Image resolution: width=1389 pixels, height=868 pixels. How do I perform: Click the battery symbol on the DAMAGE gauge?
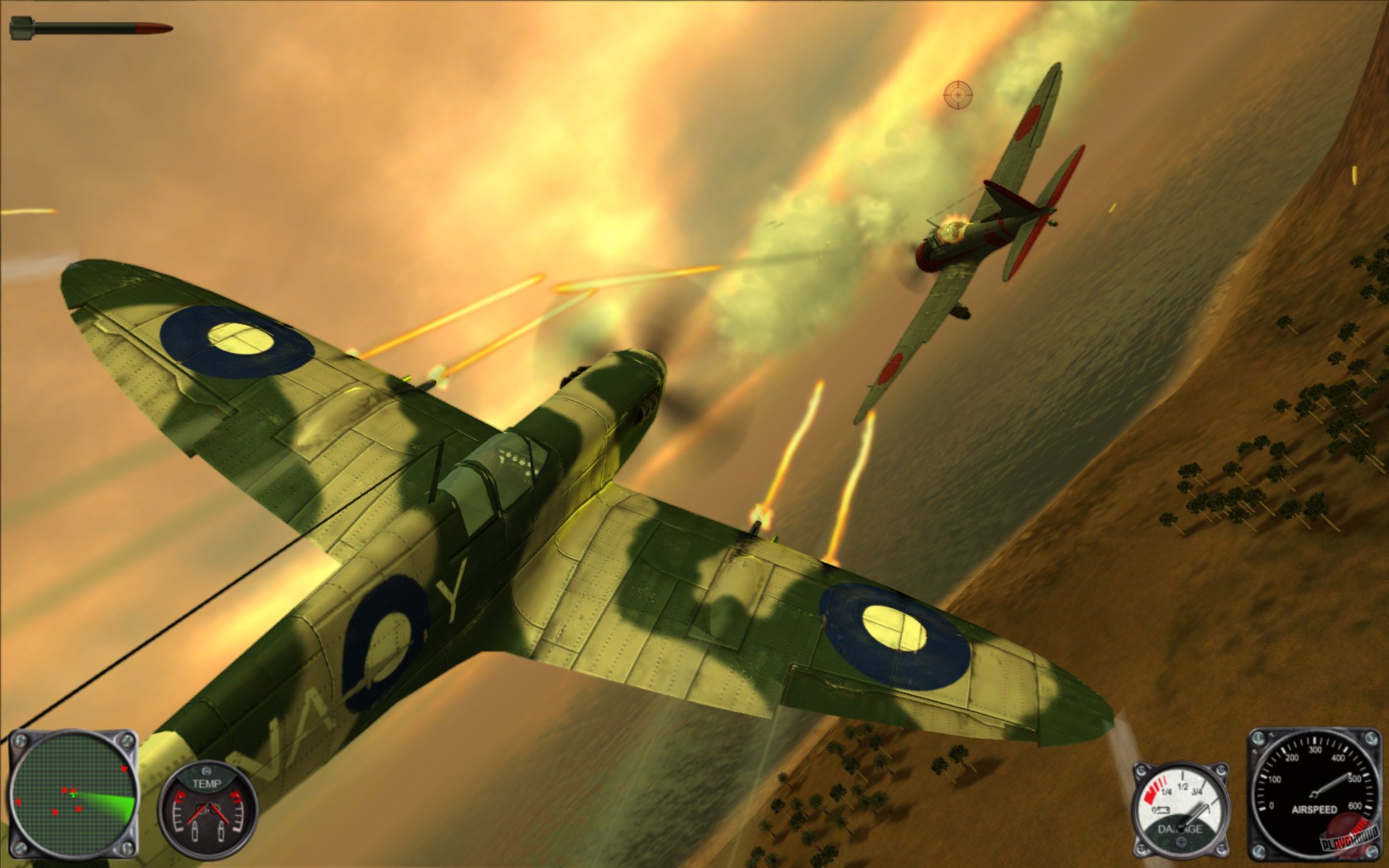coord(1164,810)
